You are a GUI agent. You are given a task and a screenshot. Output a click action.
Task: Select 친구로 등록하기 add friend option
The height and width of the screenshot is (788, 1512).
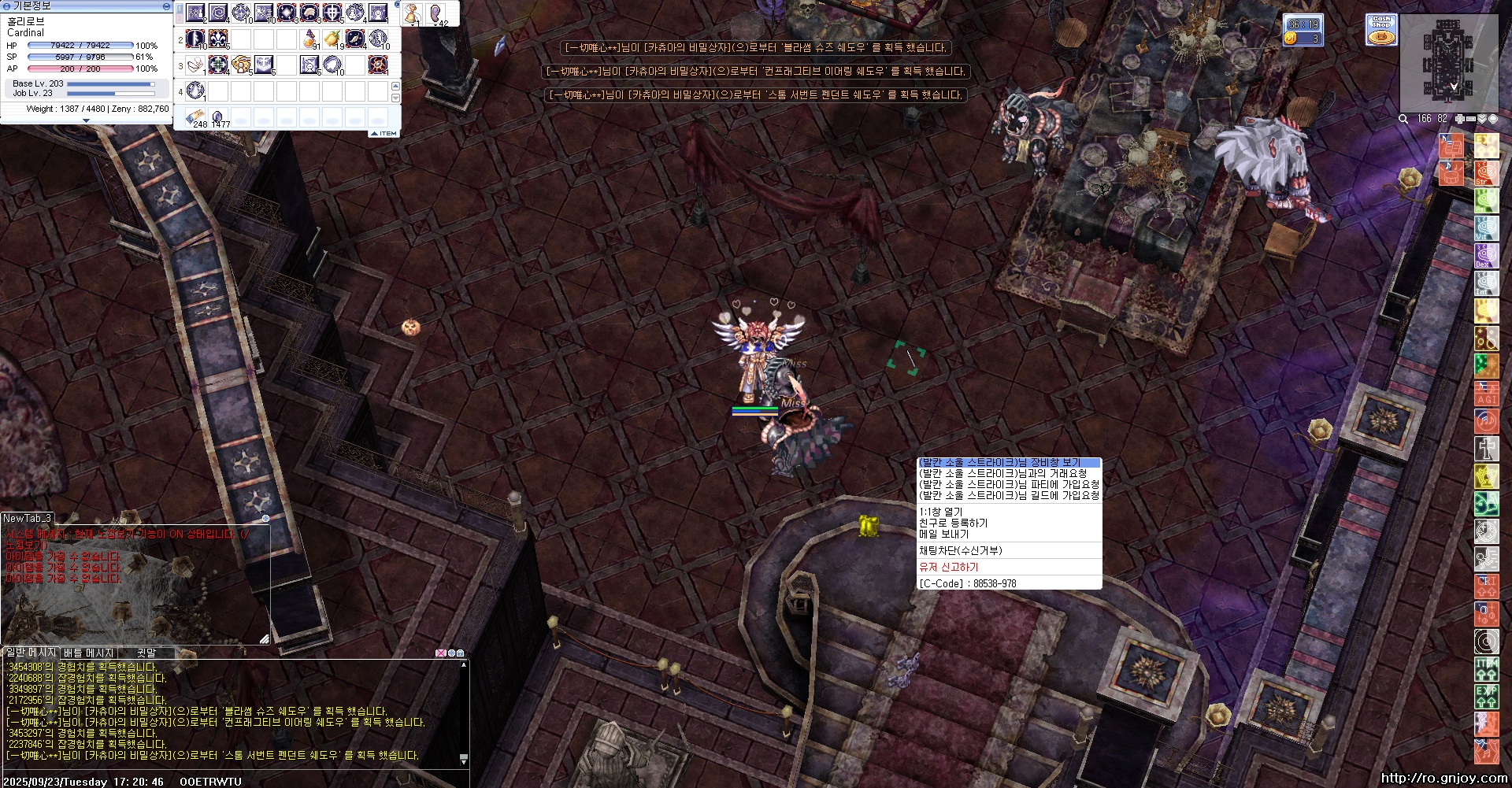coord(953,523)
